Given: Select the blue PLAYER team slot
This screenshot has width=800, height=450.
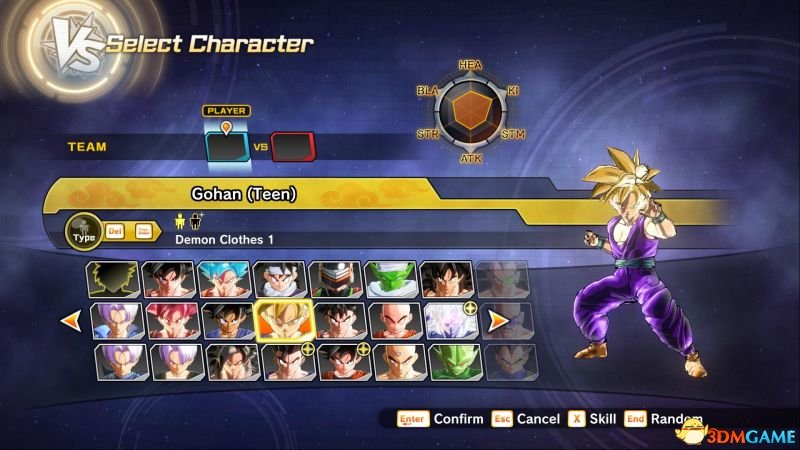Looking at the screenshot, I should 226,147.
